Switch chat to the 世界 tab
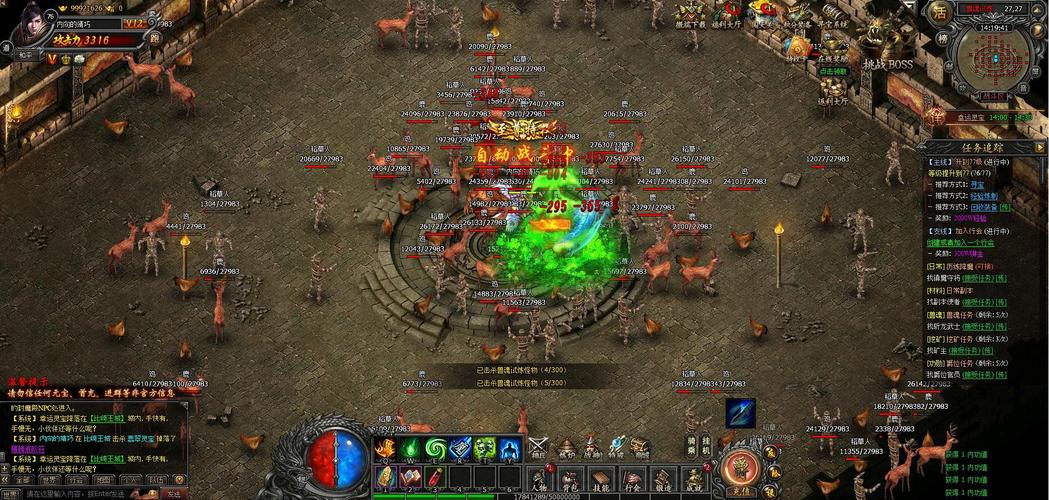This screenshot has height=500, width=1049. [x=49, y=479]
